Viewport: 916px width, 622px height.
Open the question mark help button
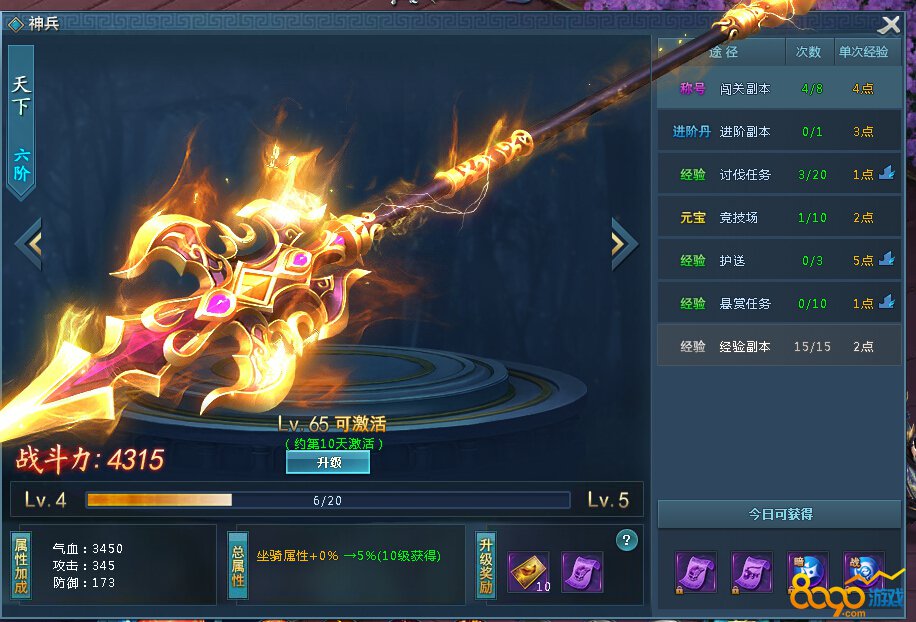click(x=626, y=541)
